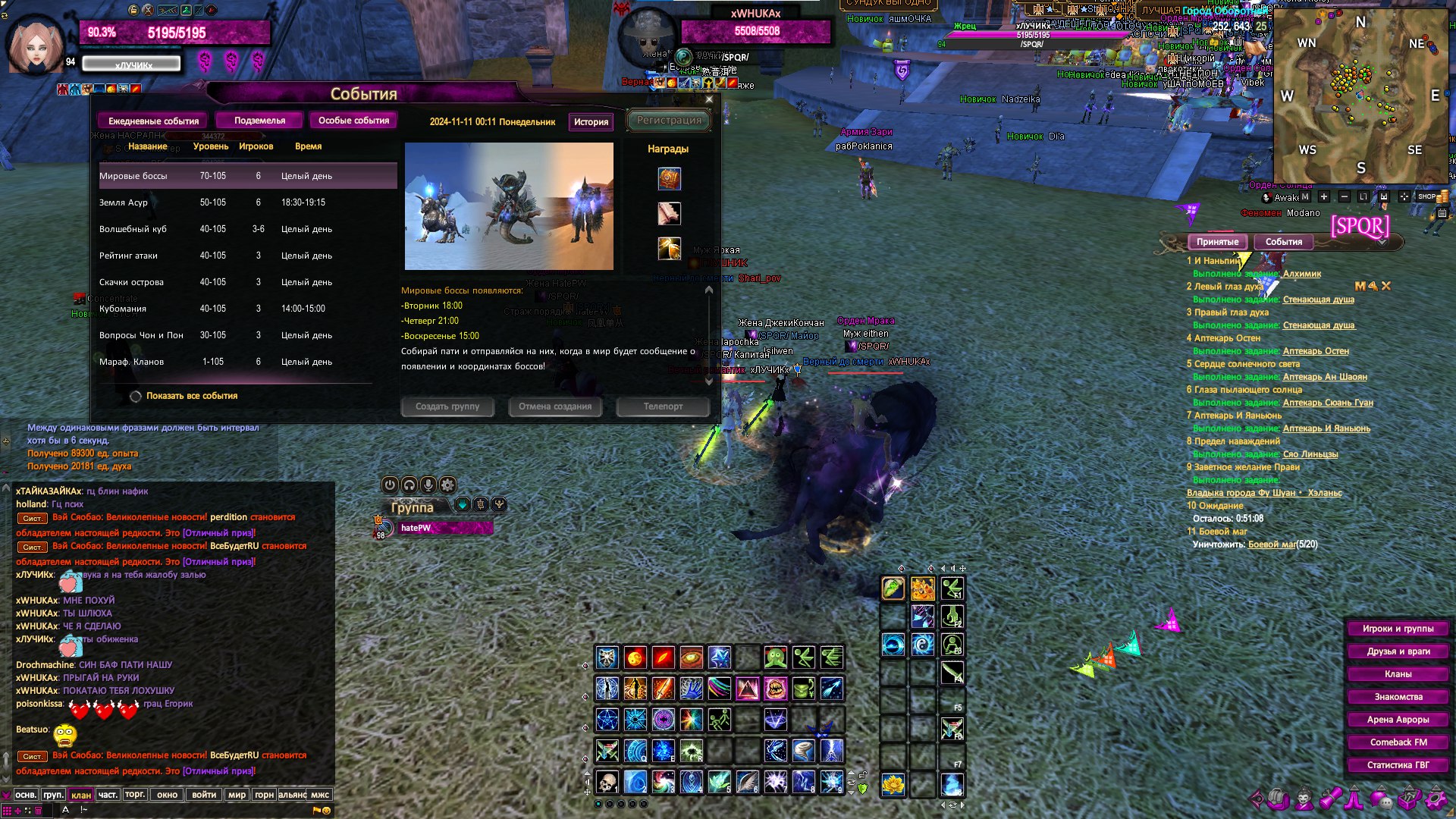Open the Особые события tab

[x=353, y=121]
